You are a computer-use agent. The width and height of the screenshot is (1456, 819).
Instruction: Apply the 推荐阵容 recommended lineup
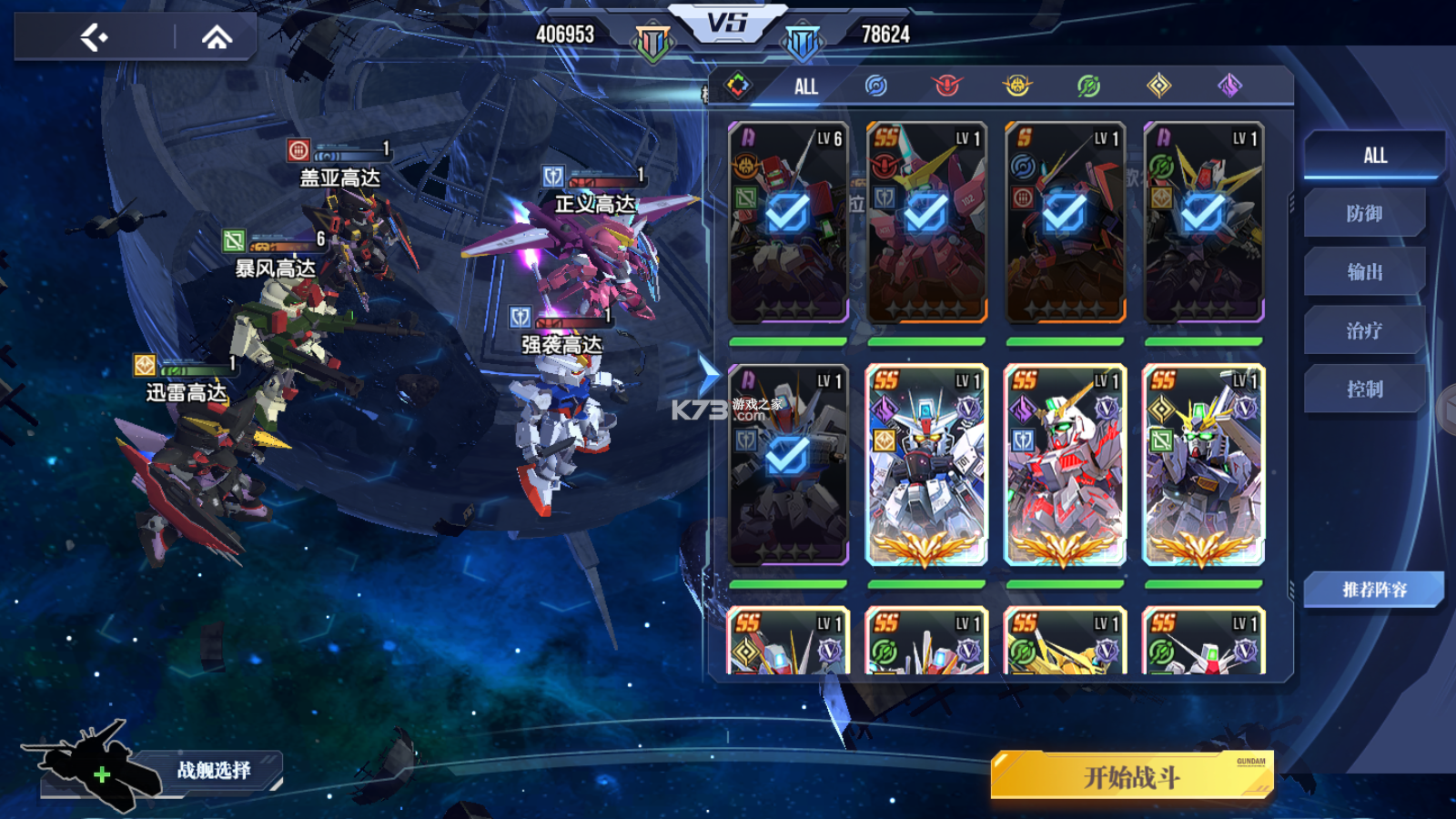coord(1374,590)
